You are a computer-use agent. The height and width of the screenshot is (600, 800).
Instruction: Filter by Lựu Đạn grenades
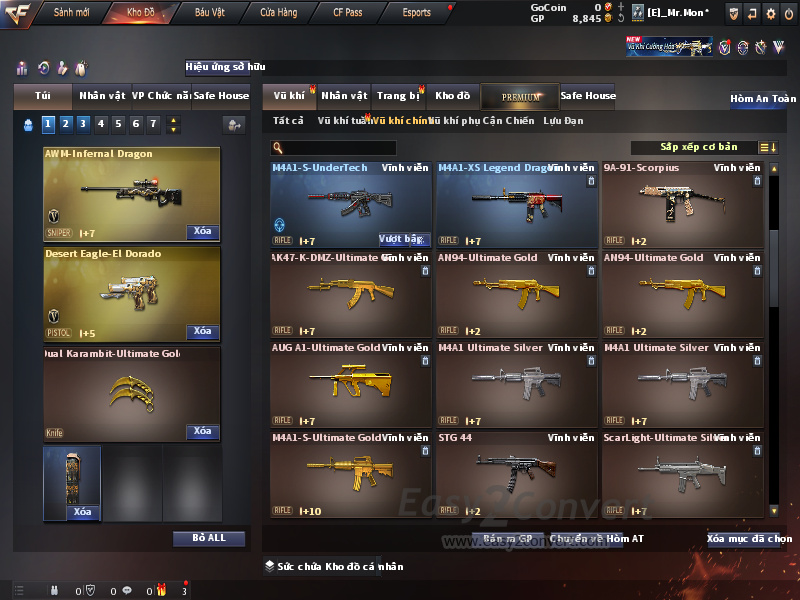pos(563,121)
